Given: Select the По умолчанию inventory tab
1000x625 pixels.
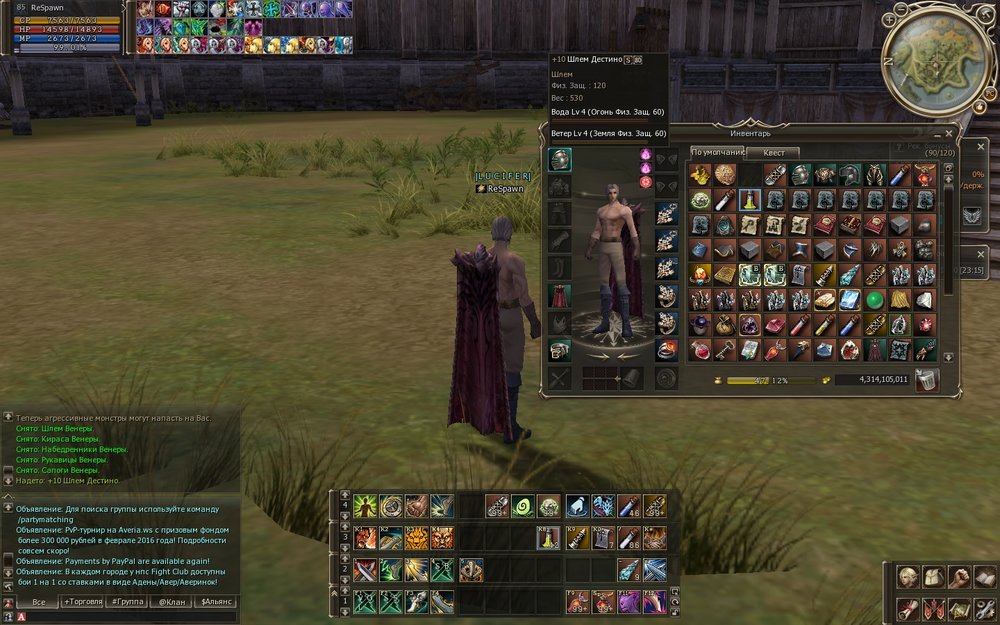Looking at the screenshot, I should pyautogui.click(x=718, y=152).
